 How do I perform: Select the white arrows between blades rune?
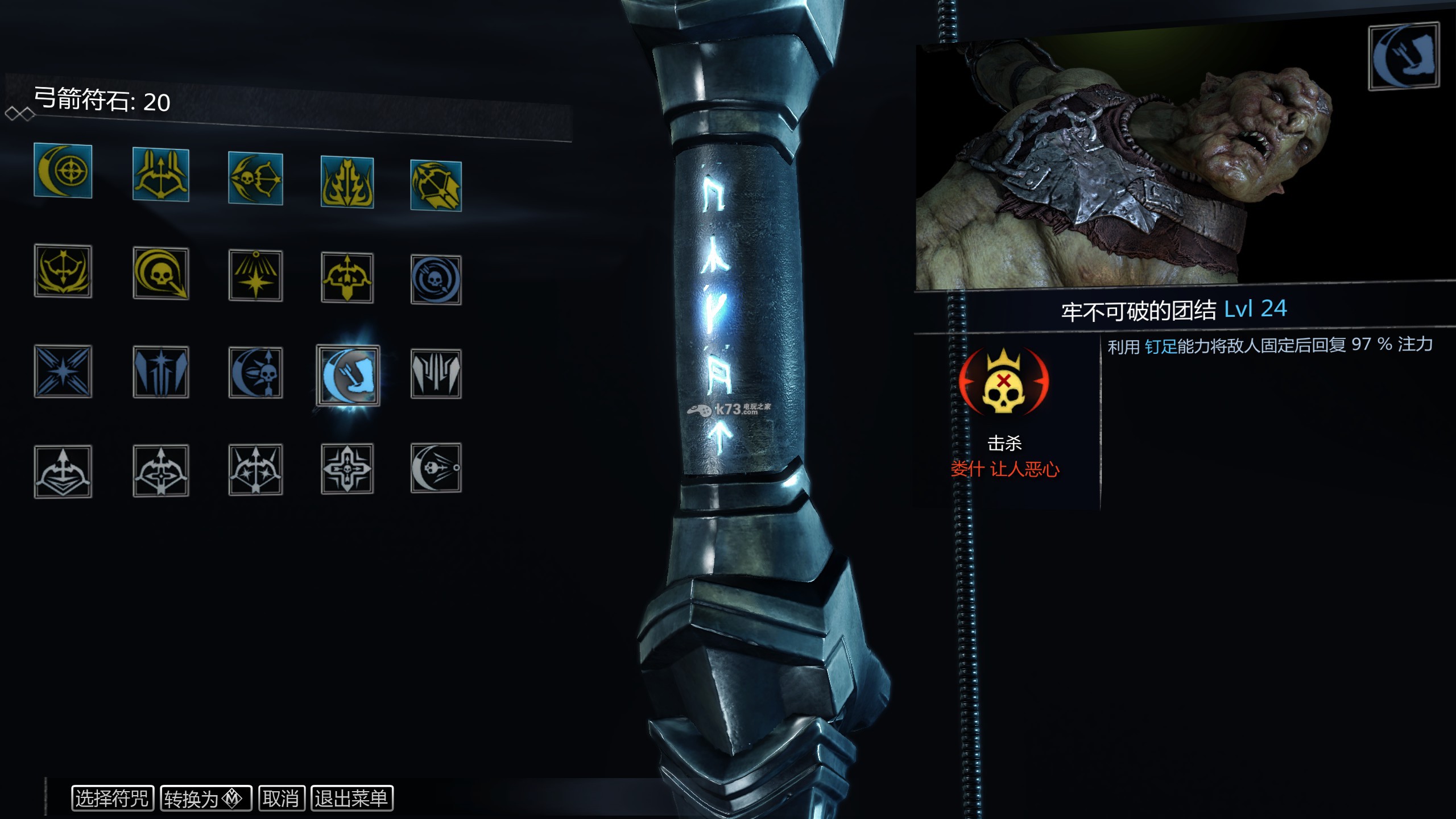tap(436, 374)
